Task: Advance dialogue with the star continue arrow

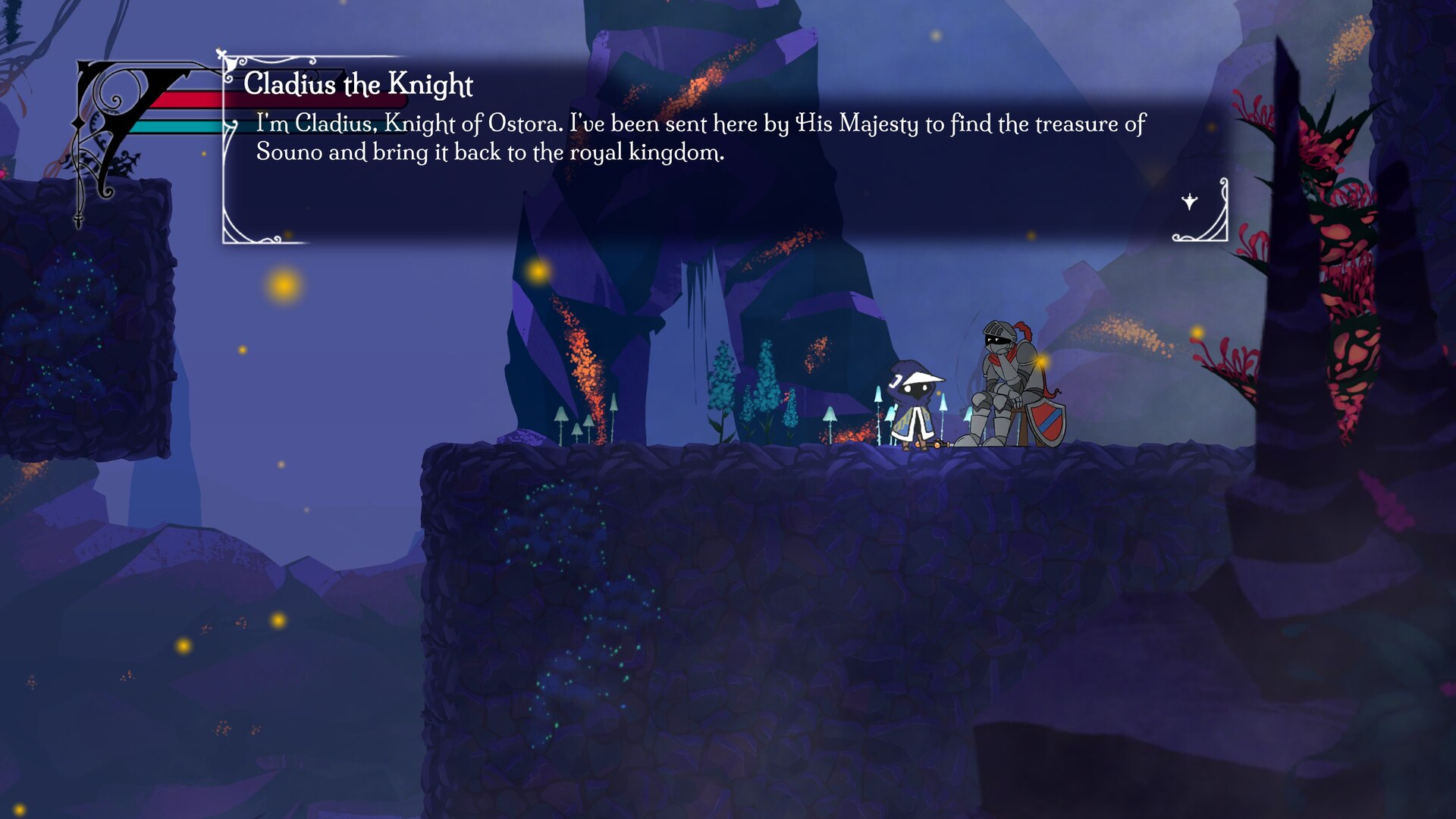Action: tap(1189, 202)
